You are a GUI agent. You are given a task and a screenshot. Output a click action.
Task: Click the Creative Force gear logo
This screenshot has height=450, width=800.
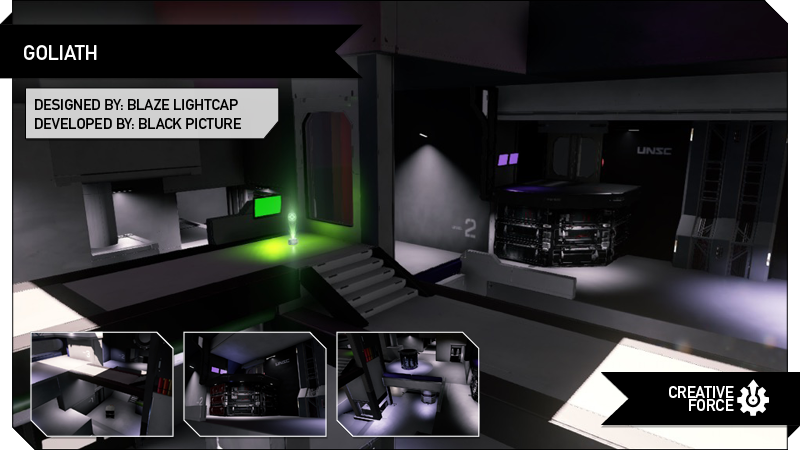(x=754, y=398)
